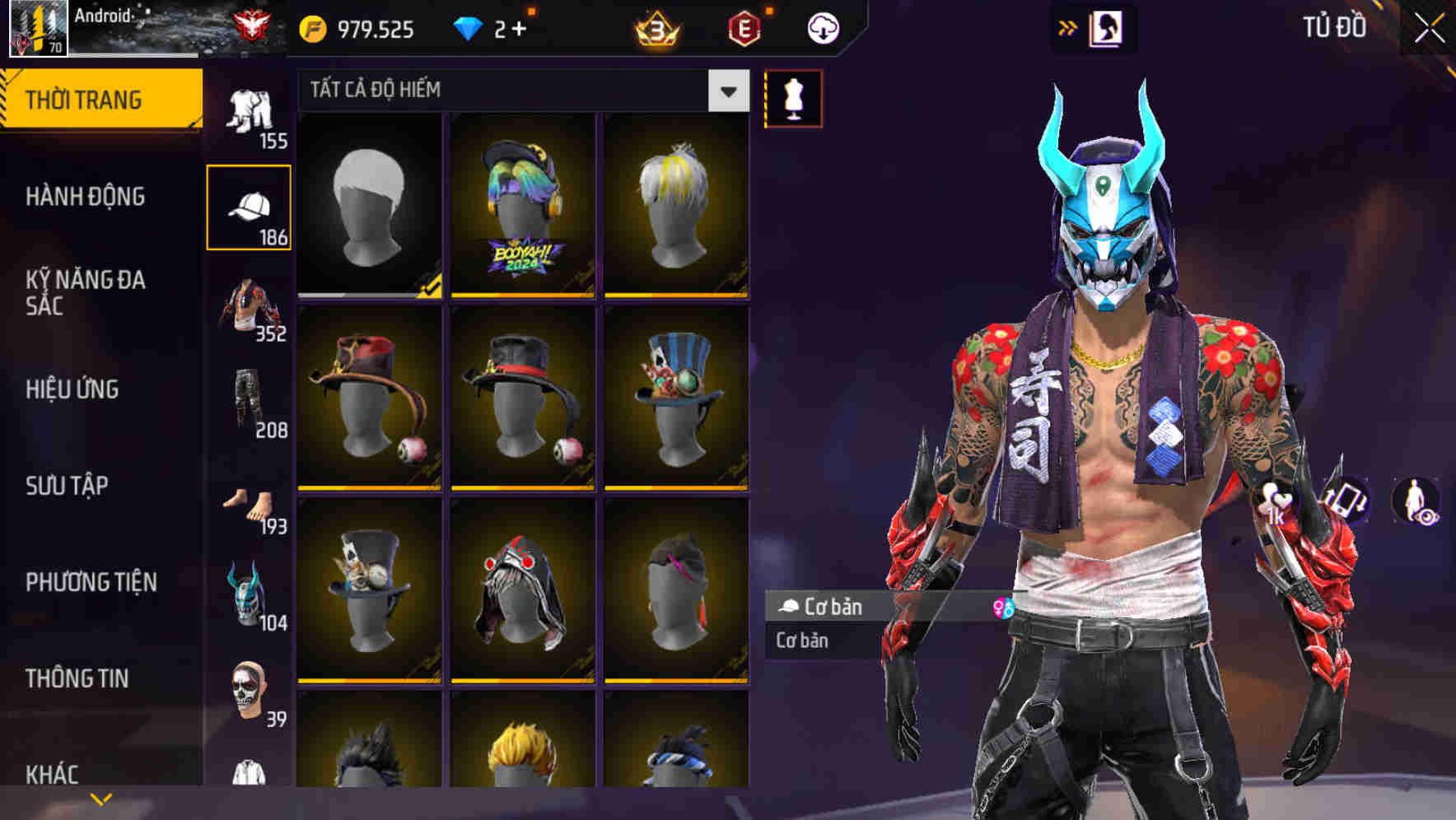Click the mannequin preview icon beside the rarity filter

(793, 99)
